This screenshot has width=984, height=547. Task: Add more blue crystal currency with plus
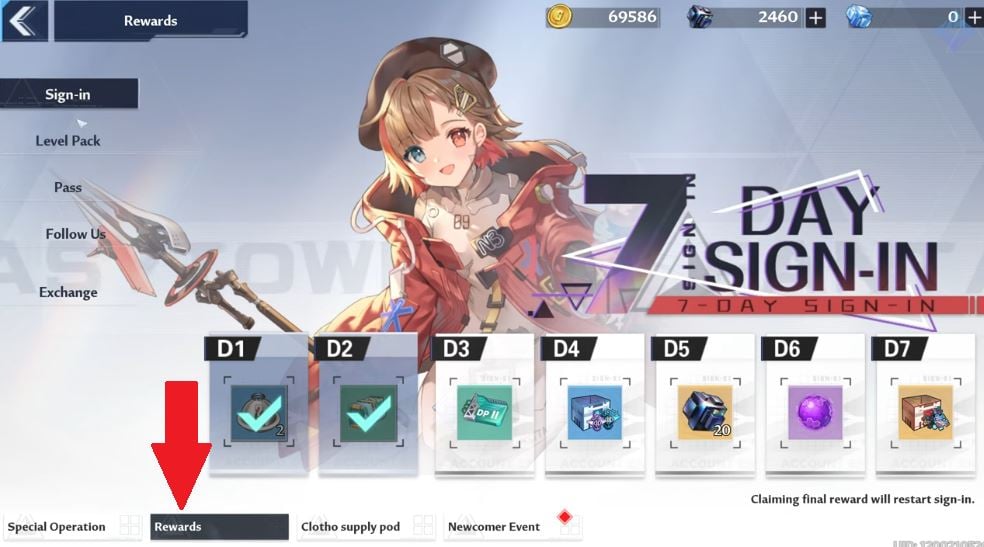point(974,17)
